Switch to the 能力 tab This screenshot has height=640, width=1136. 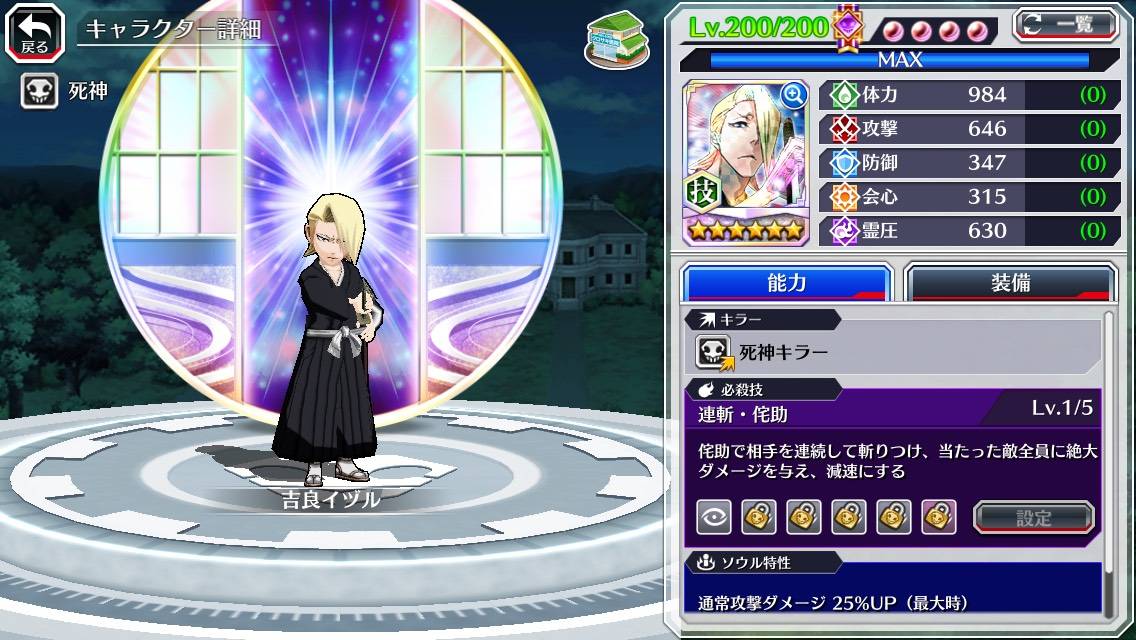pyautogui.click(x=786, y=283)
